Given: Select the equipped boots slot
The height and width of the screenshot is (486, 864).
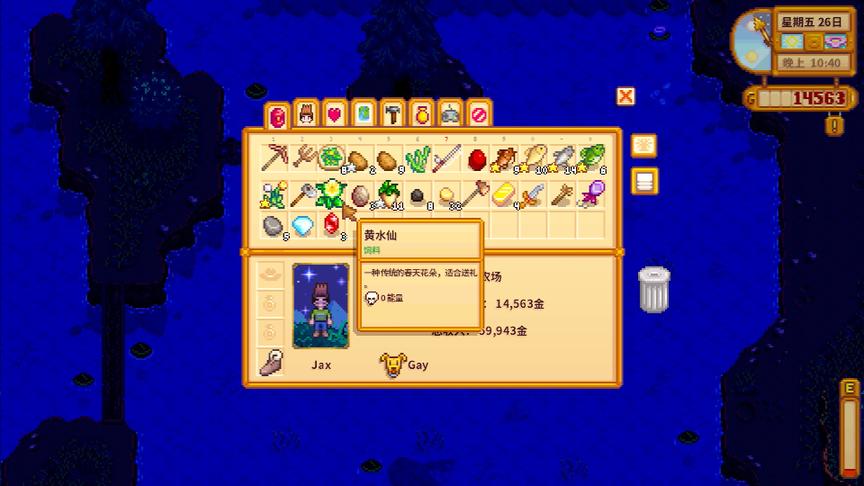Looking at the screenshot, I should [267, 362].
